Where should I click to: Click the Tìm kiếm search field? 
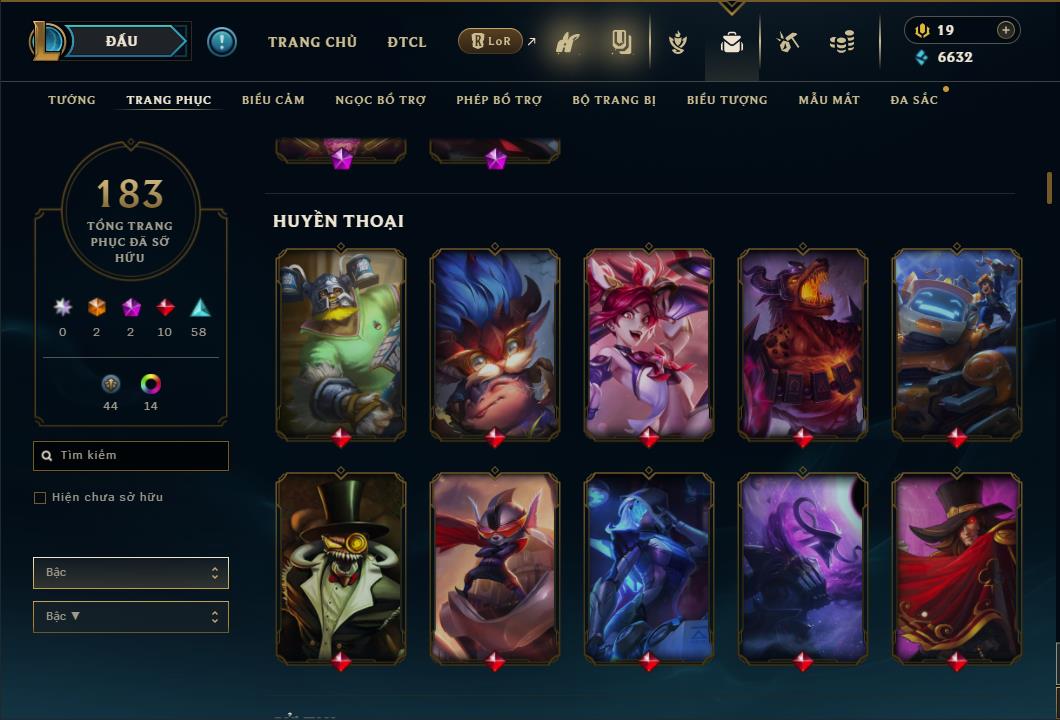pyautogui.click(x=131, y=456)
